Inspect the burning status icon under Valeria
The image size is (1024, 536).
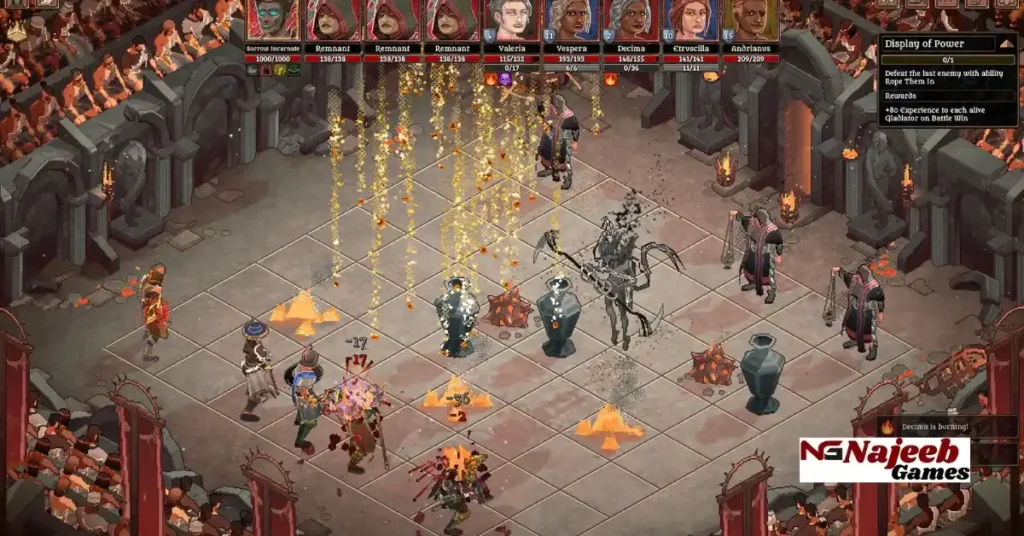point(491,79)
